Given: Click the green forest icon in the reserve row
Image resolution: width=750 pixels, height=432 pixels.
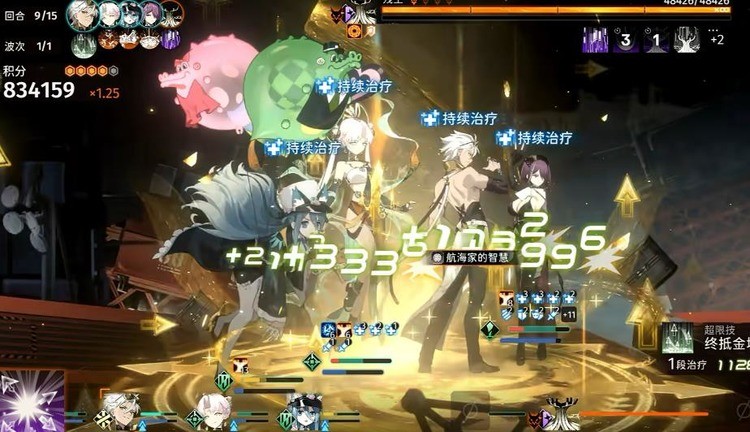Looking at the screenshot, I should [x=85, y=42].
